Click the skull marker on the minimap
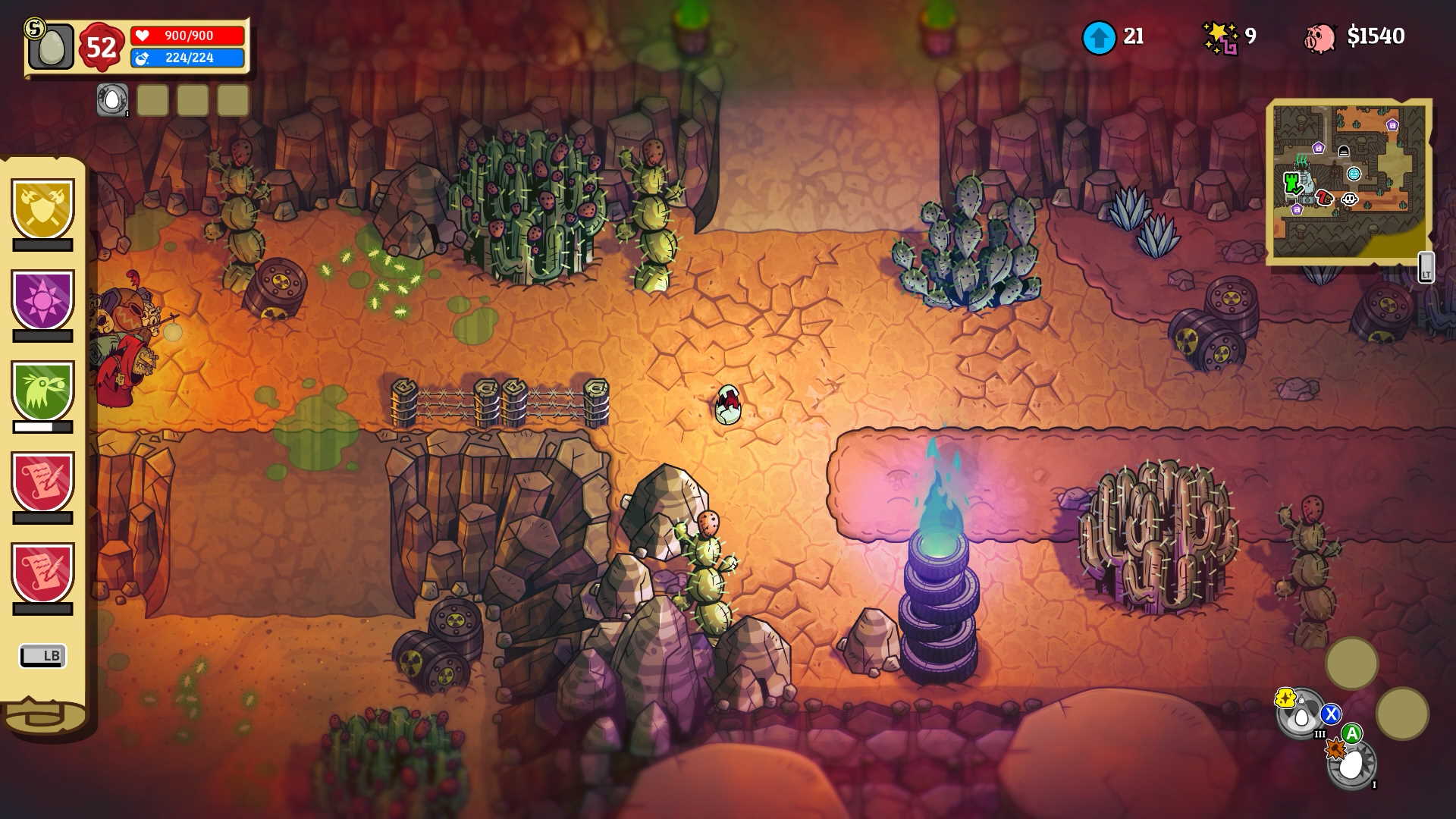The image size is (1456, 819). [1349, 199]
